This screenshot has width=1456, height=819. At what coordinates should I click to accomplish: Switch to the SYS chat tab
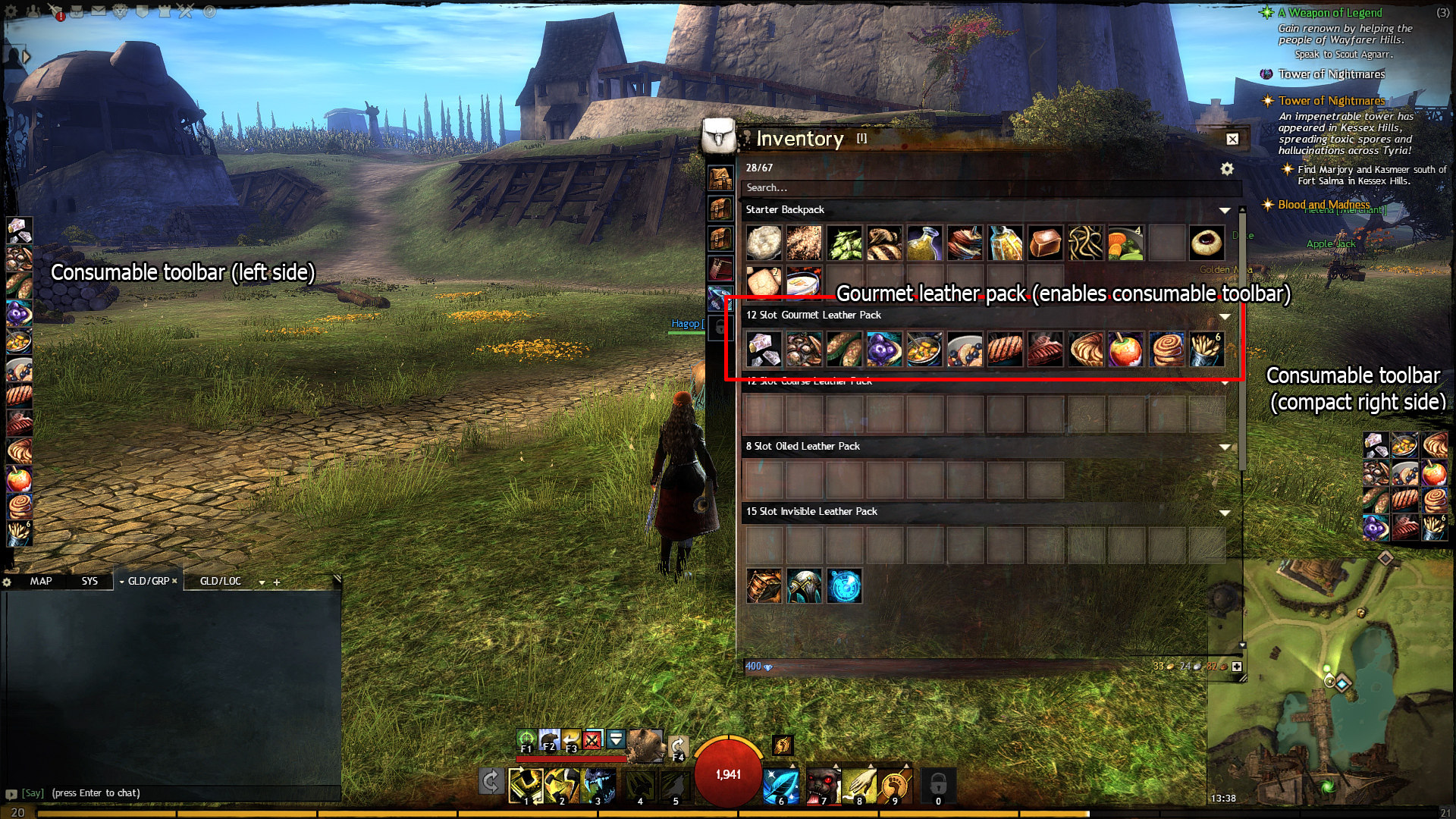[x=89, y=581]
